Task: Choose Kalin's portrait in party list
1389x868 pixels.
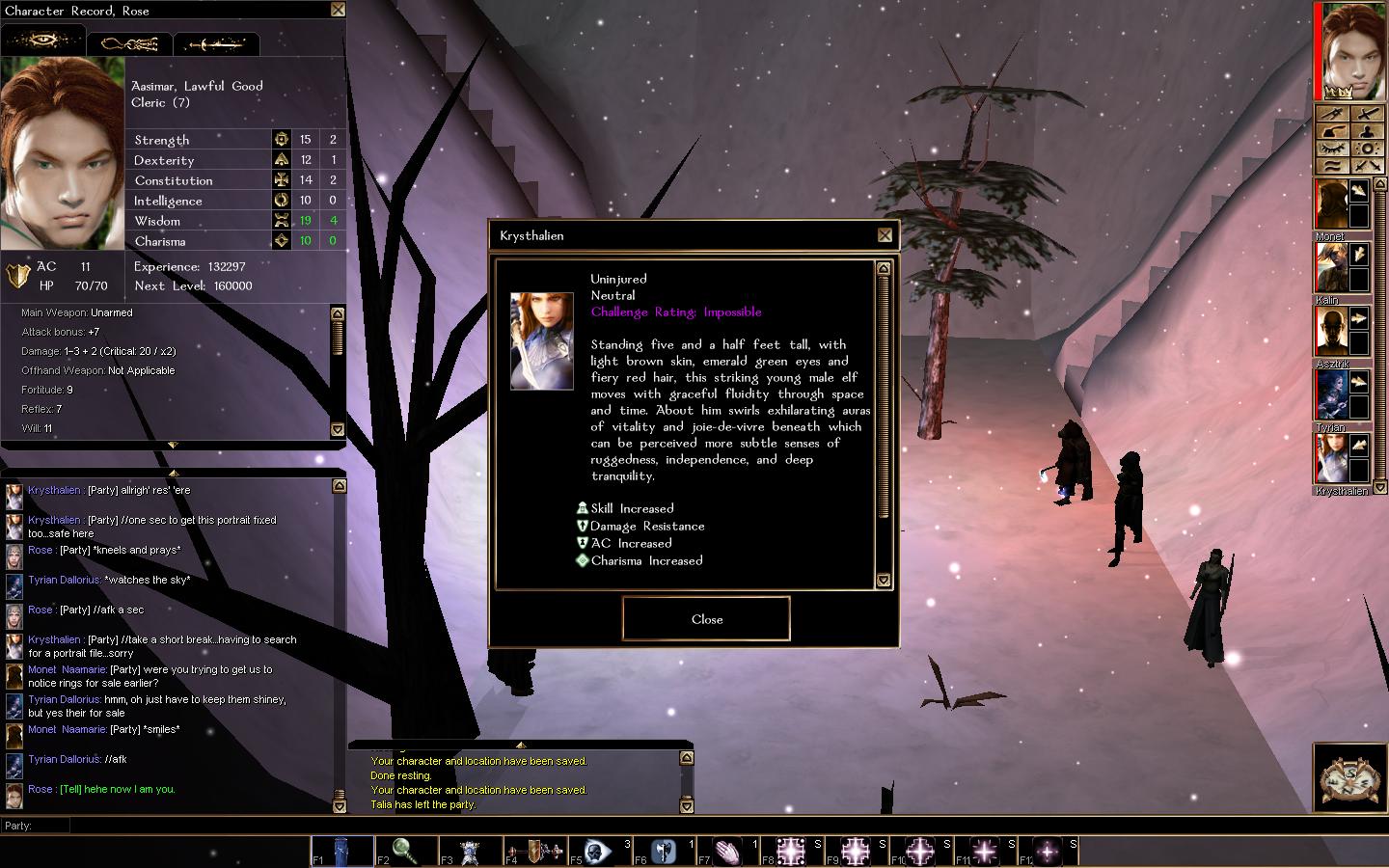Action: click(1331, 268)
